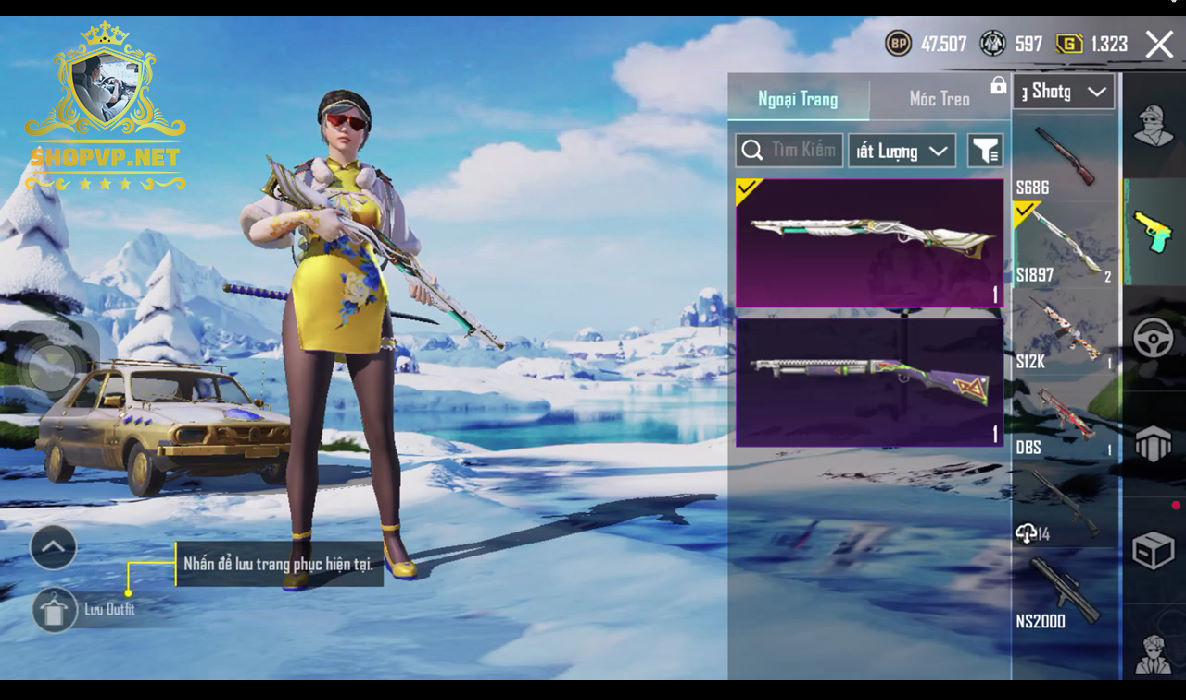1186x700 pixels.
Task: Open the weapon skins pistol category
Action: pos(1153,232)
